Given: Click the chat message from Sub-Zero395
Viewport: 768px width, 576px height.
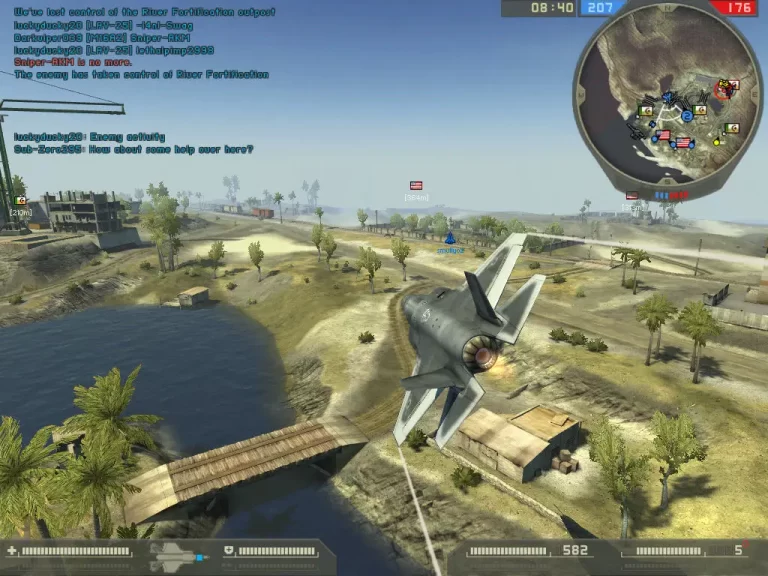Looking at the screenshot, I should 134,149.
